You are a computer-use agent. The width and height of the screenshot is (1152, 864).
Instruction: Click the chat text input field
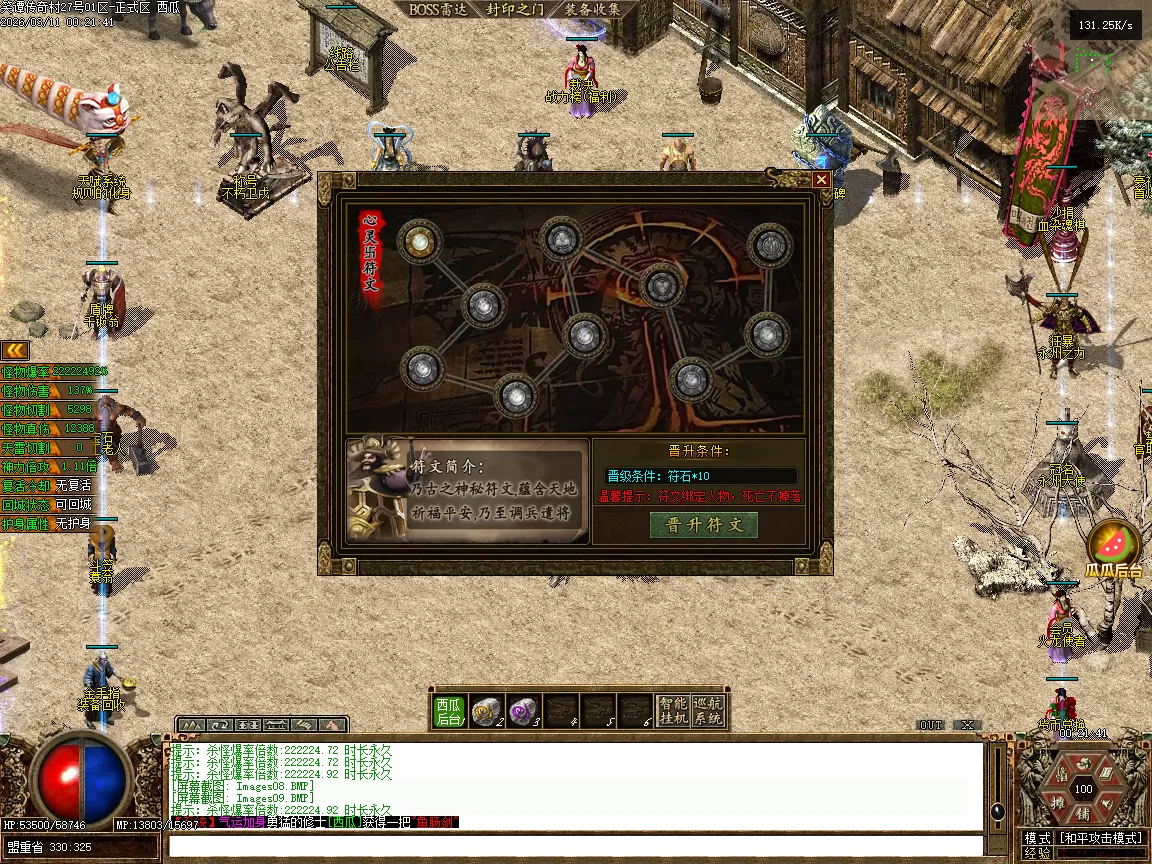point(575,846)
